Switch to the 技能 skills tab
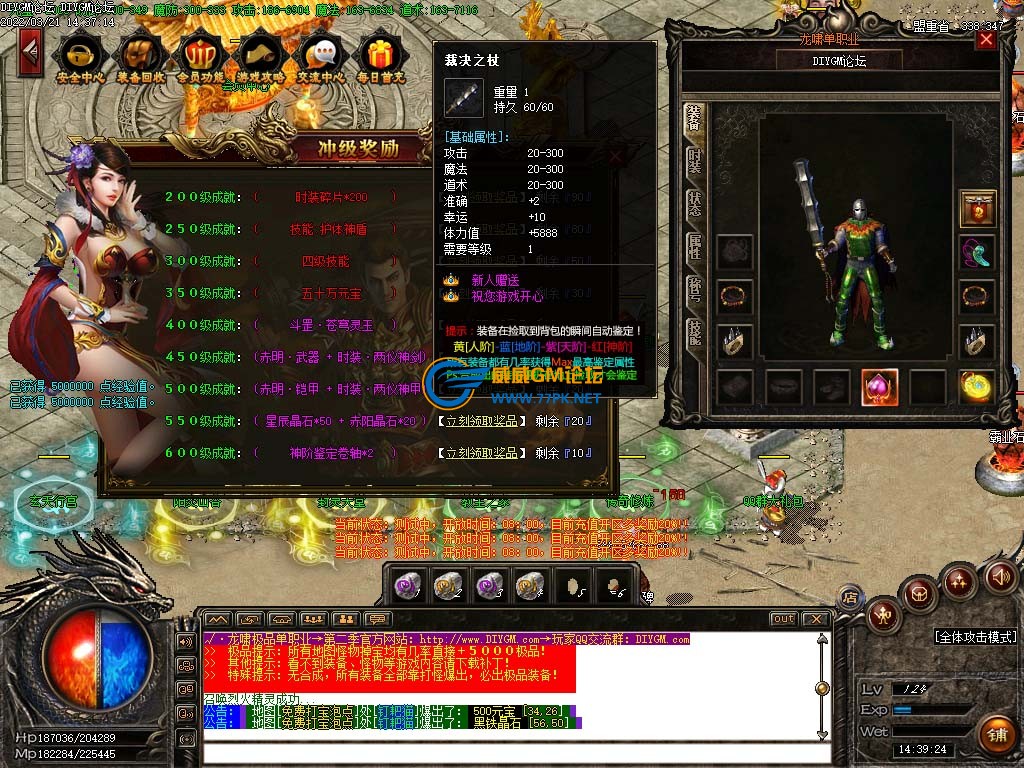The width and height of the screenshot is (1024, 768). pos(694,332)
